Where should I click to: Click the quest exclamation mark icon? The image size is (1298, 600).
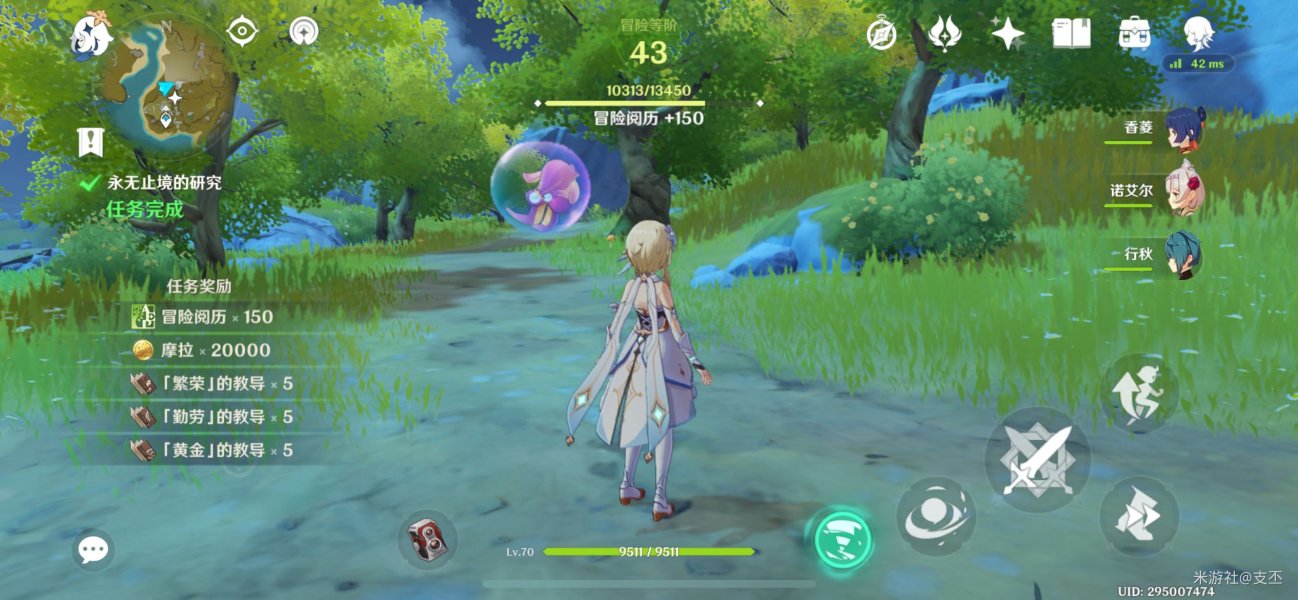(91, 142)
